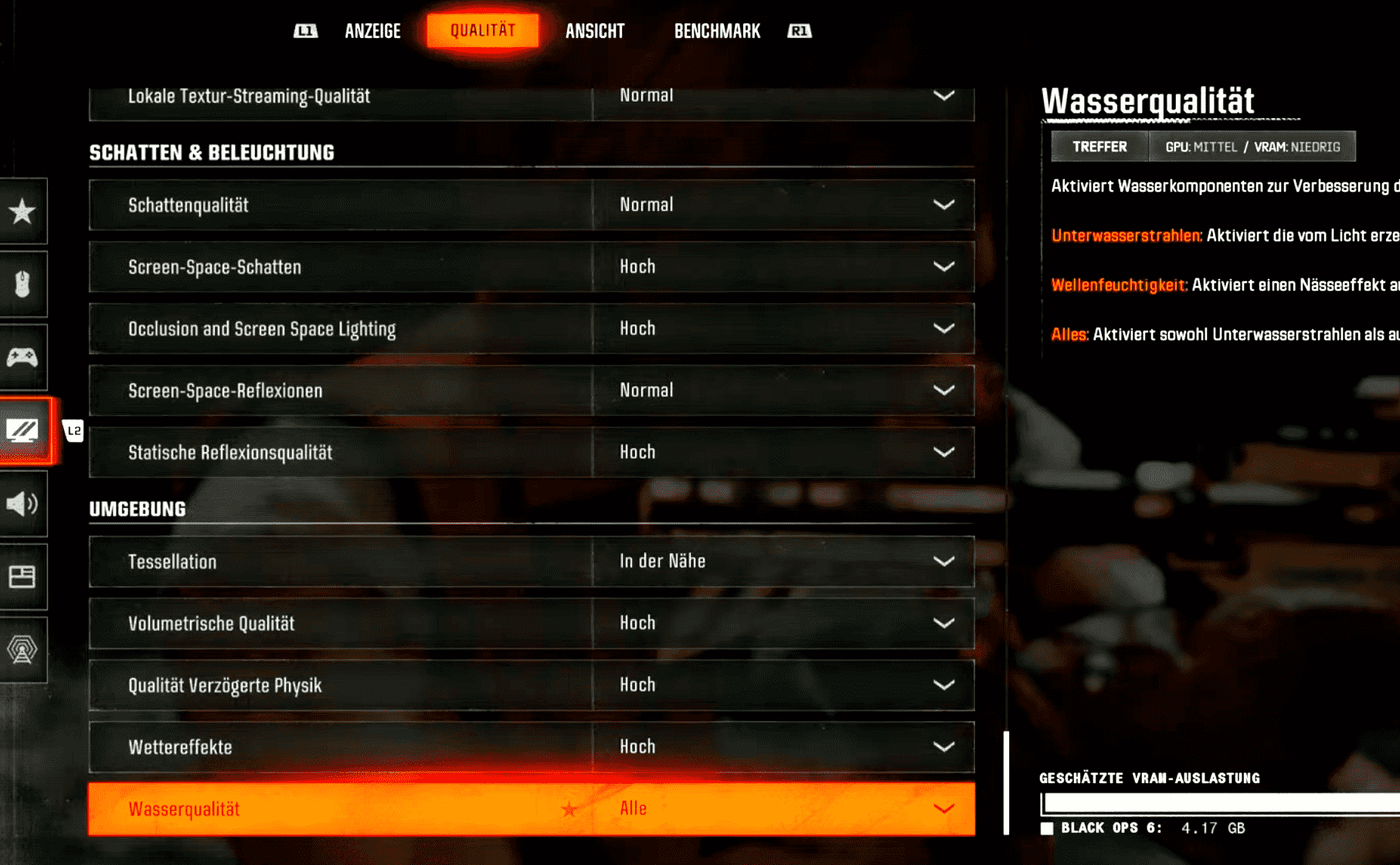This screenshot has width=1400, height=865.
Task: Switch to the Anzeige tab
Action: pyautogui.click(x=372, y=31)
